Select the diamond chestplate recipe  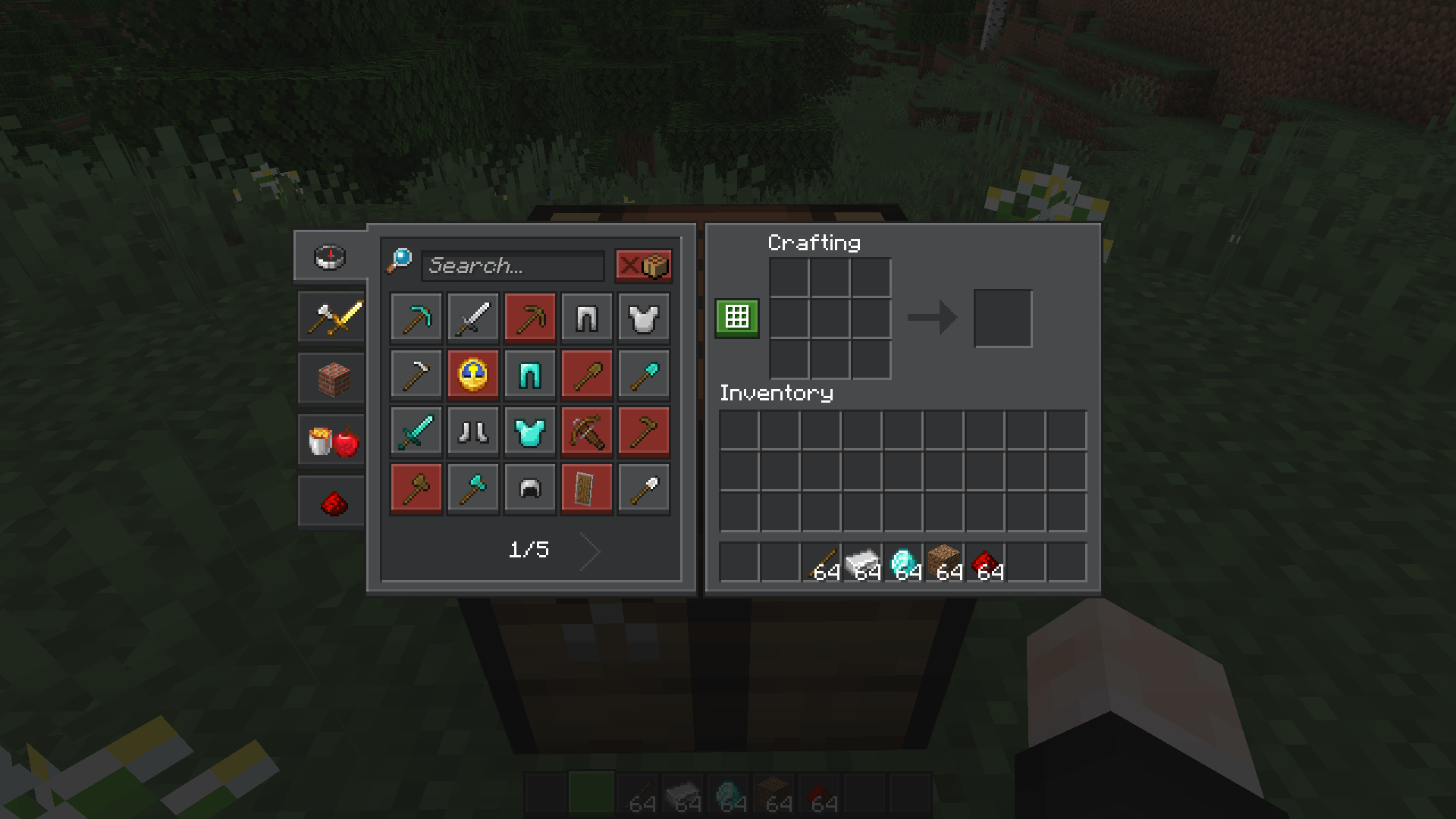pyautogui.click(x=529, y=431)
